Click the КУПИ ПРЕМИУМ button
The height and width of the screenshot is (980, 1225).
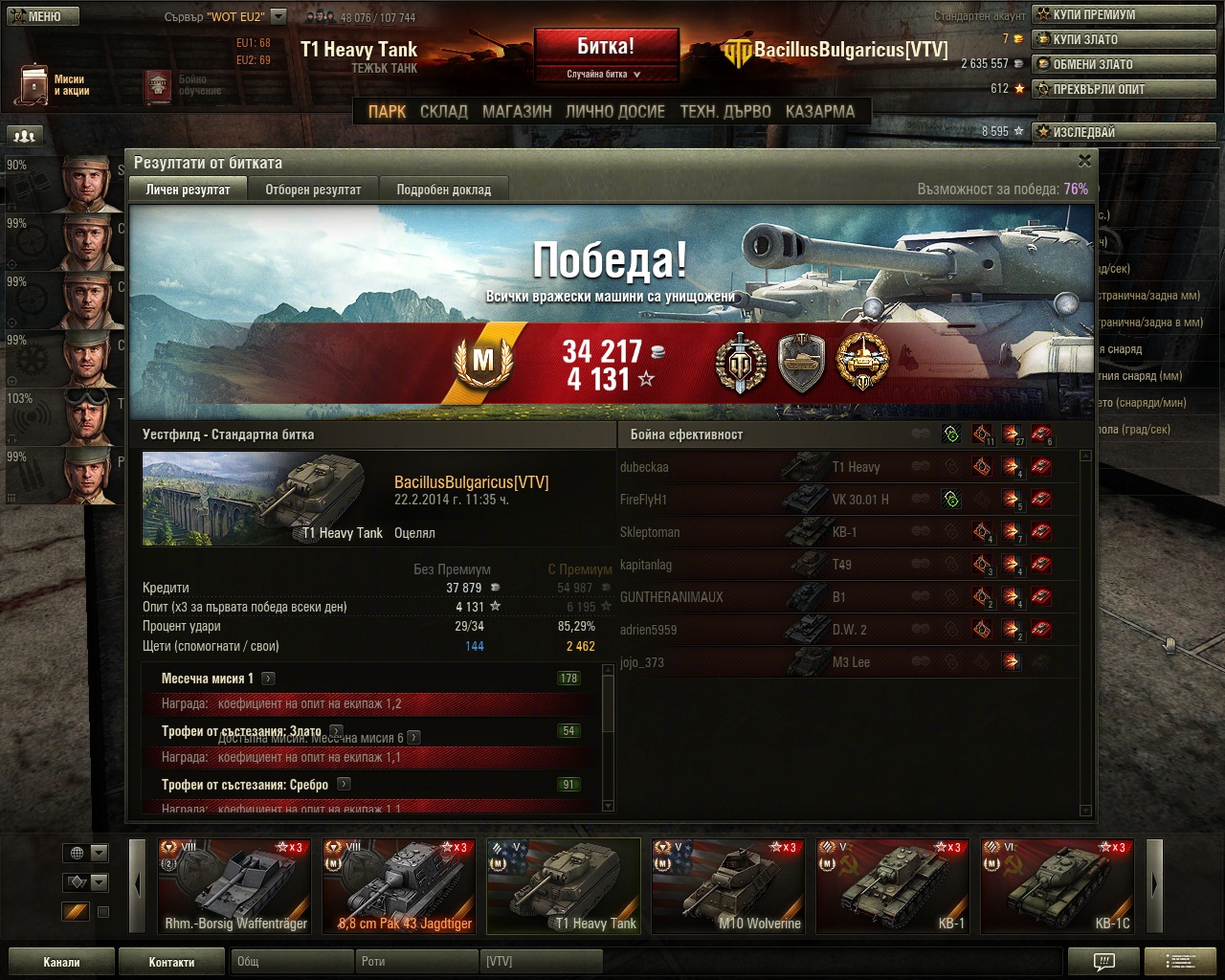1124,14
